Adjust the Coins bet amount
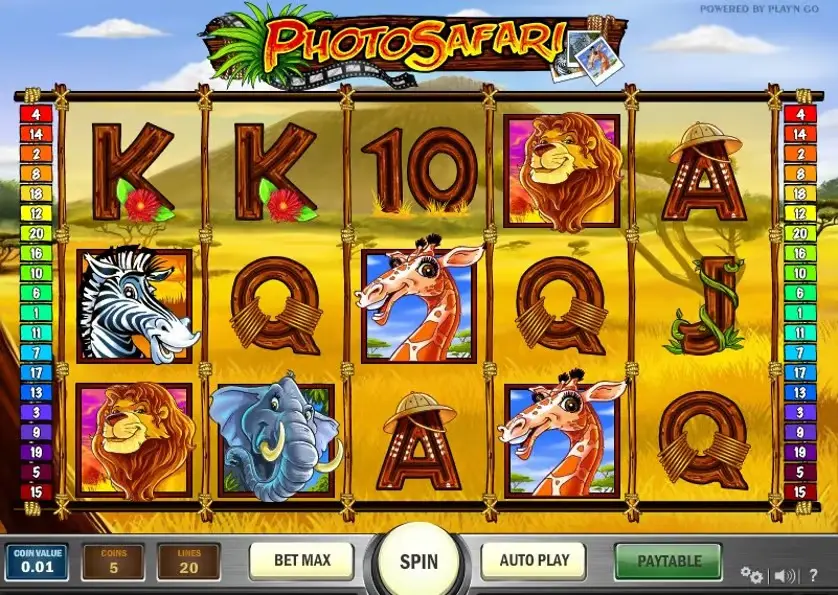 click(112, 562)
